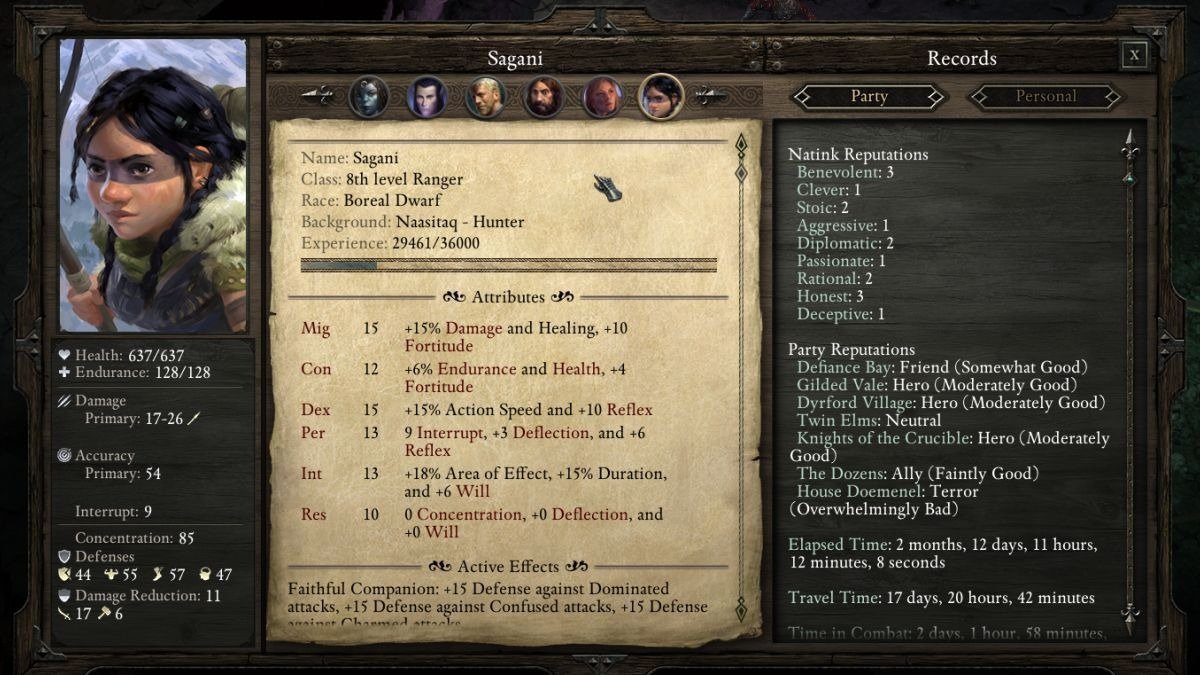The width and height of the screenshot is (1200, 675).
Task: Open the Personal records tab
Action: click(1045, 97)
